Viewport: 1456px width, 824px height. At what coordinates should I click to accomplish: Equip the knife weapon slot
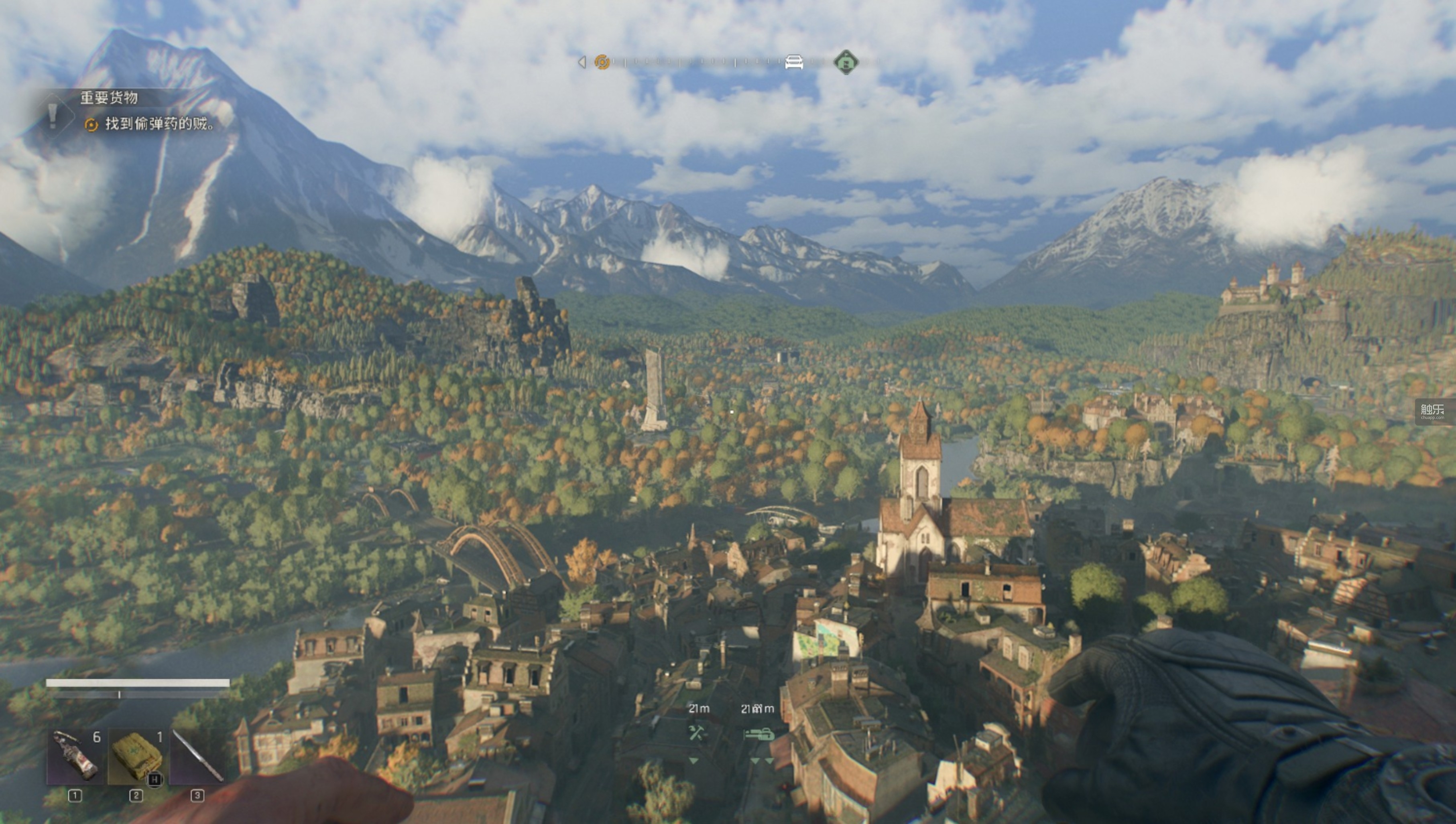point(197,757)
